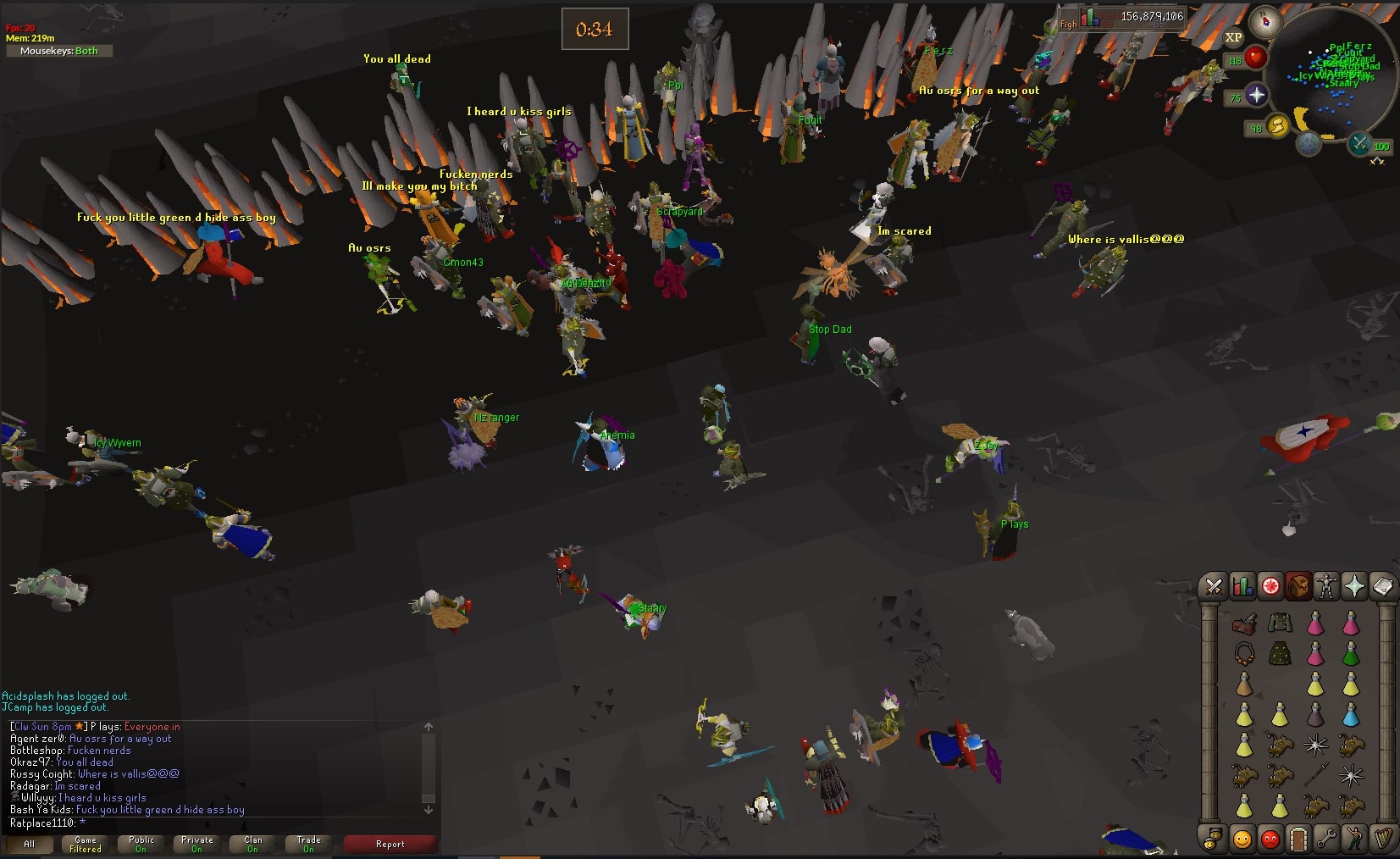This screenshot has width=1400, height=859.
Task: Open the Quest List tab
Action: click(x=1270, y=586)
